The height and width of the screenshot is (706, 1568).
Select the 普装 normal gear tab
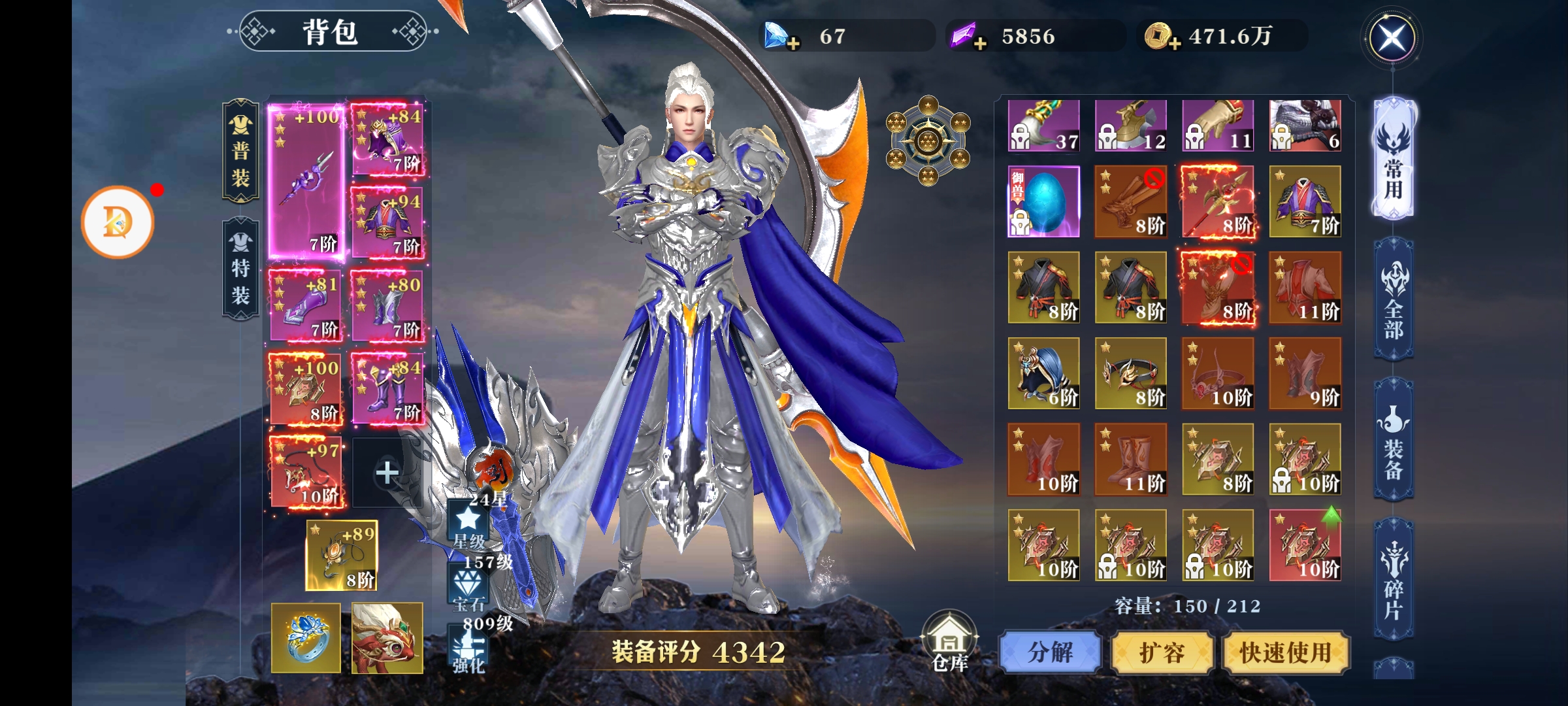240,150
